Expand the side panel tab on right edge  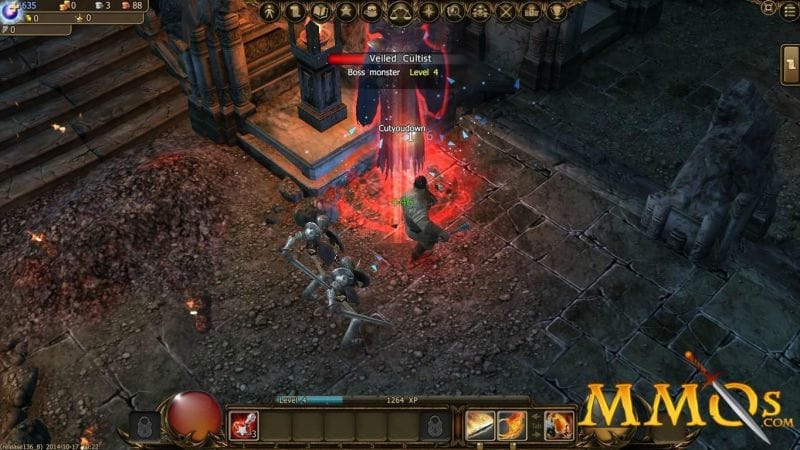(x=790, y=65)
